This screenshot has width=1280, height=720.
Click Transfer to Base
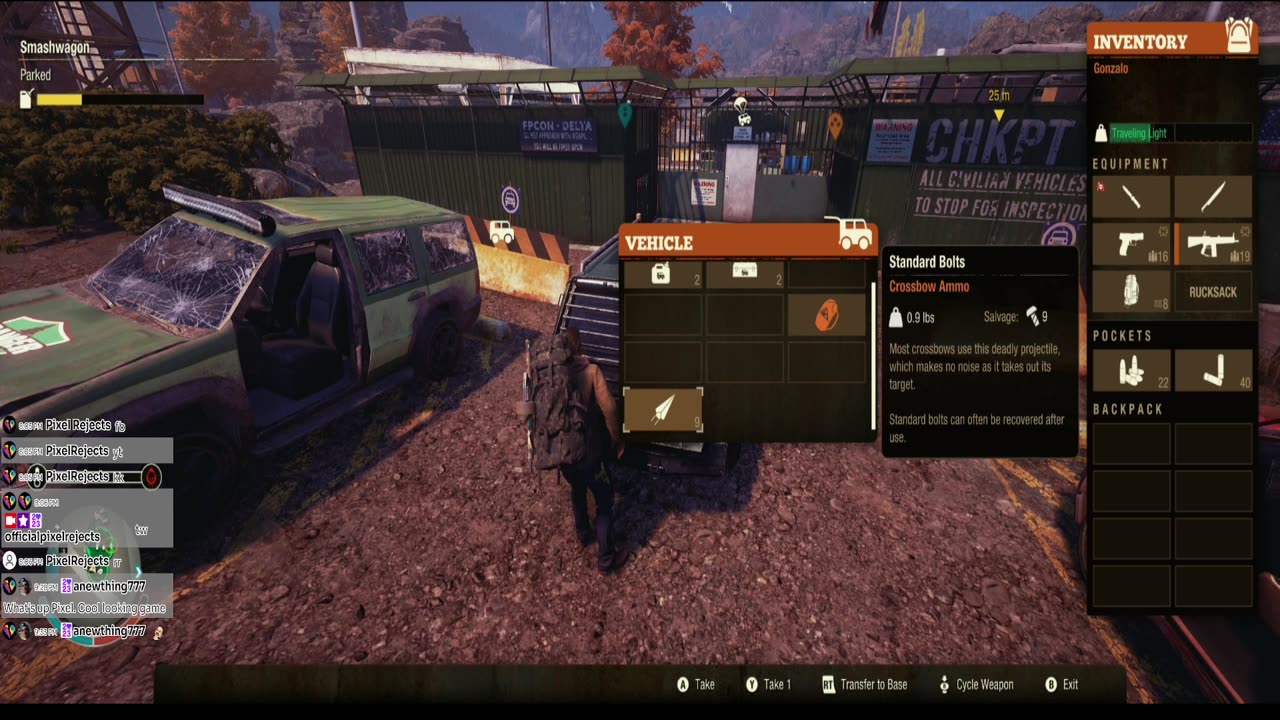pos(864,685)
